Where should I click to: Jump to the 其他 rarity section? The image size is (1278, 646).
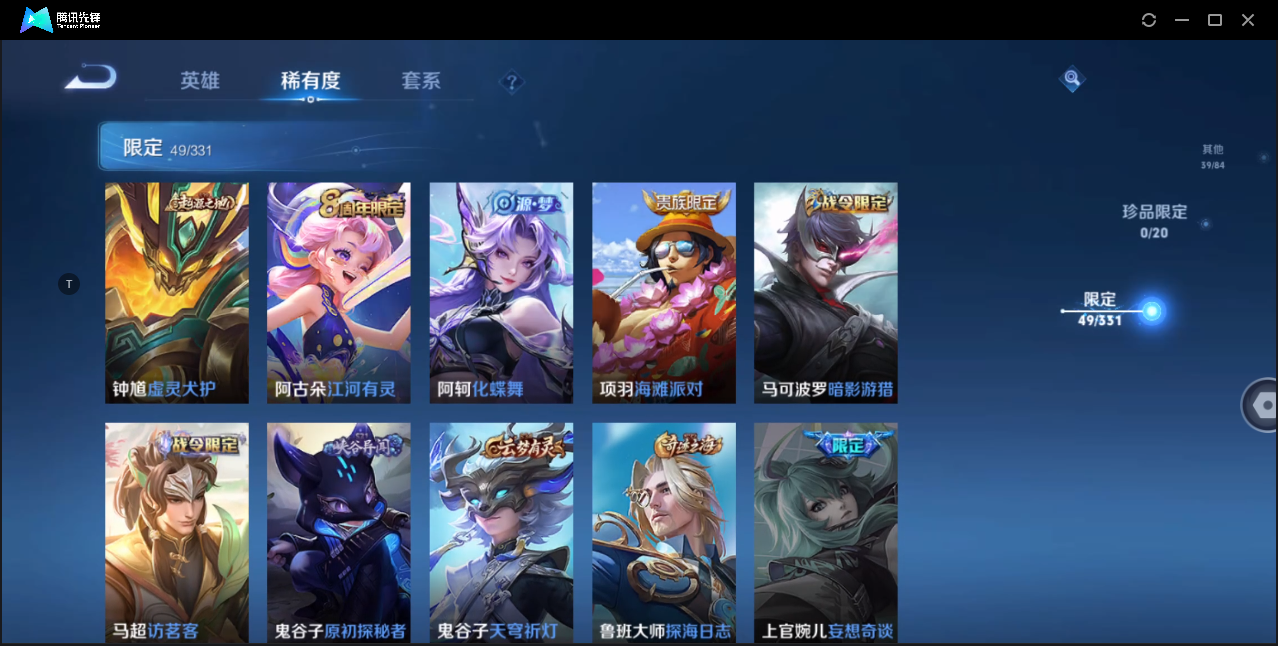(1212, 156)
